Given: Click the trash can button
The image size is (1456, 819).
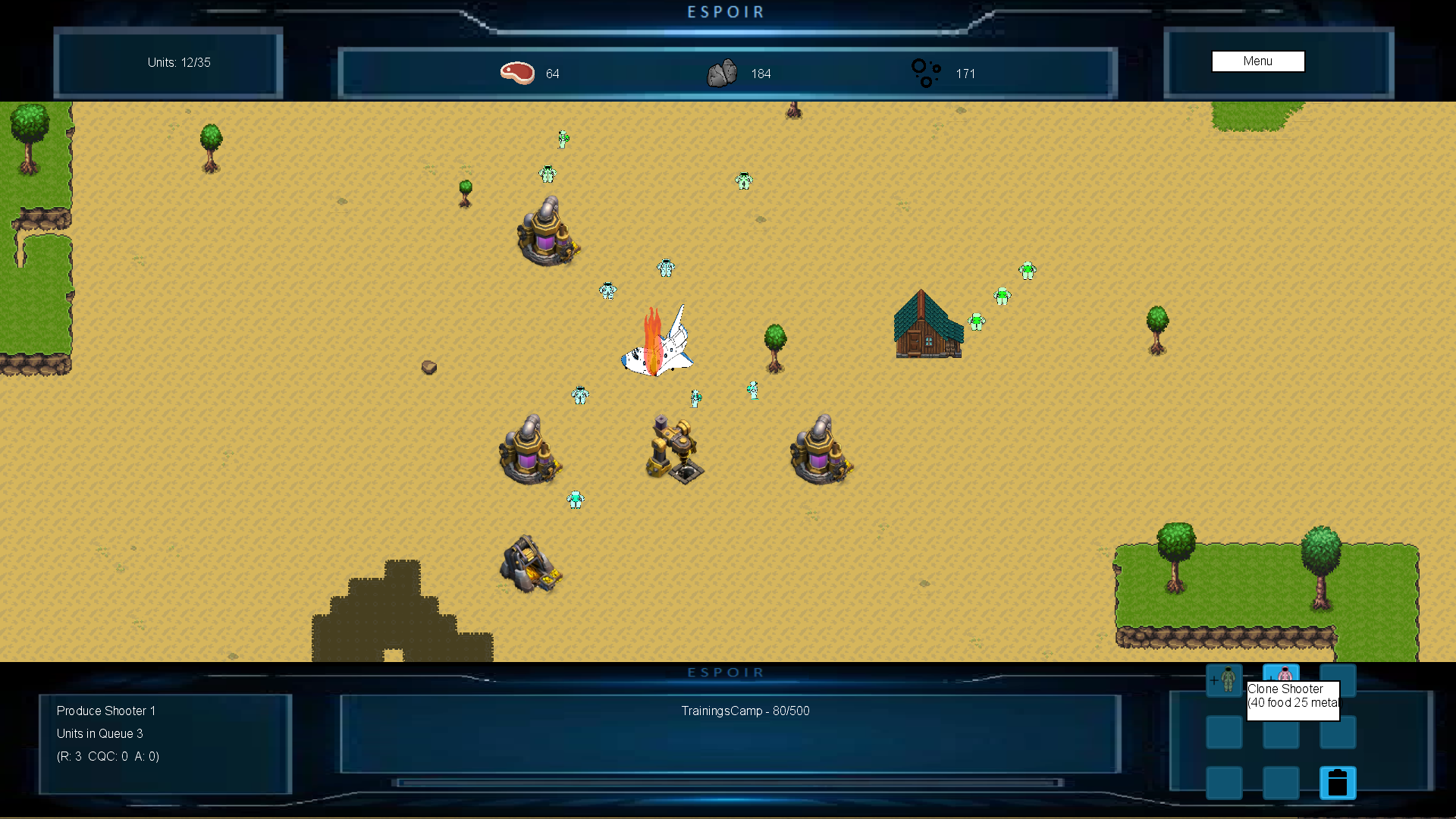Looking at the screenshot, I should [x=1338, y=783].
